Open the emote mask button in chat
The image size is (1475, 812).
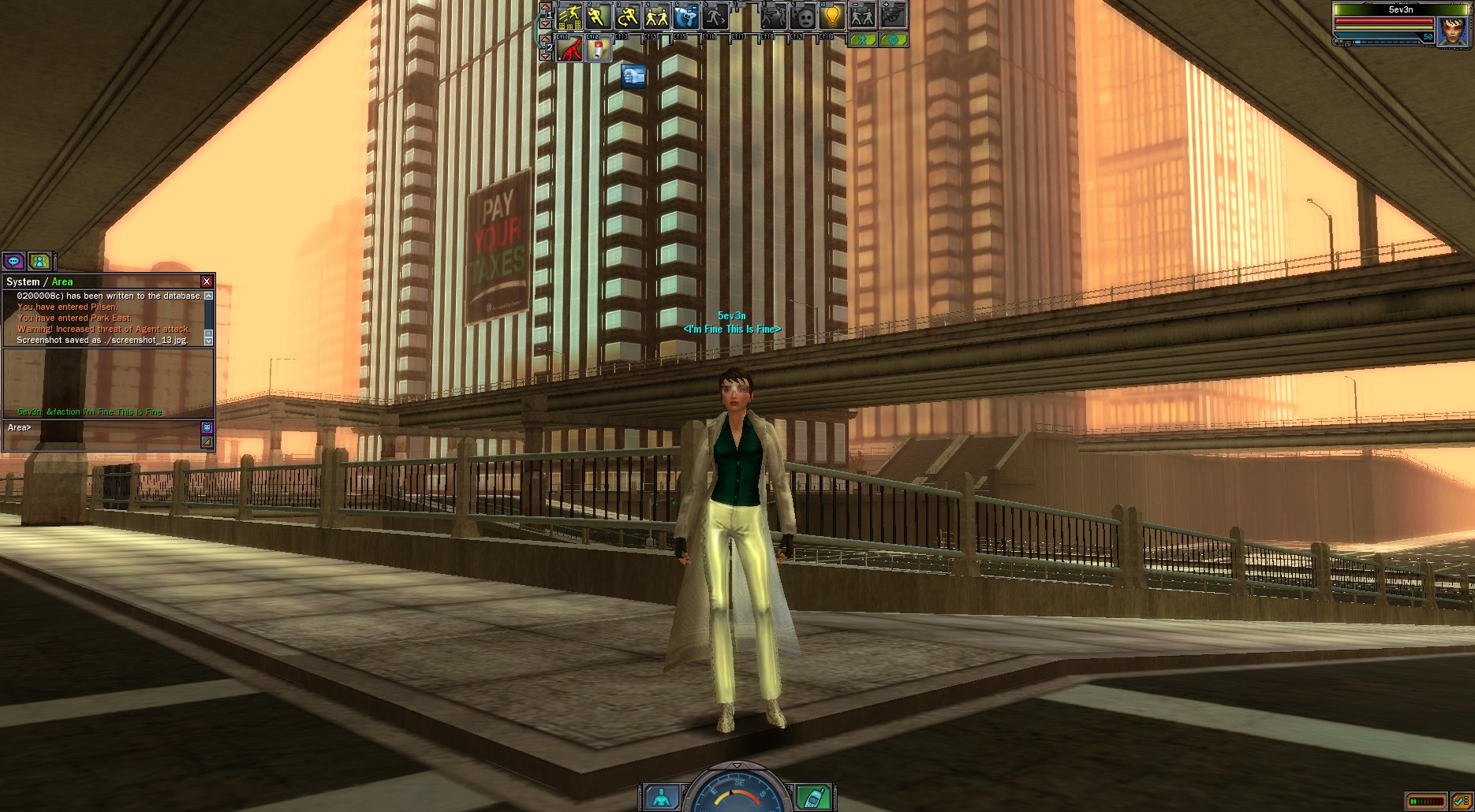(207, 427)
